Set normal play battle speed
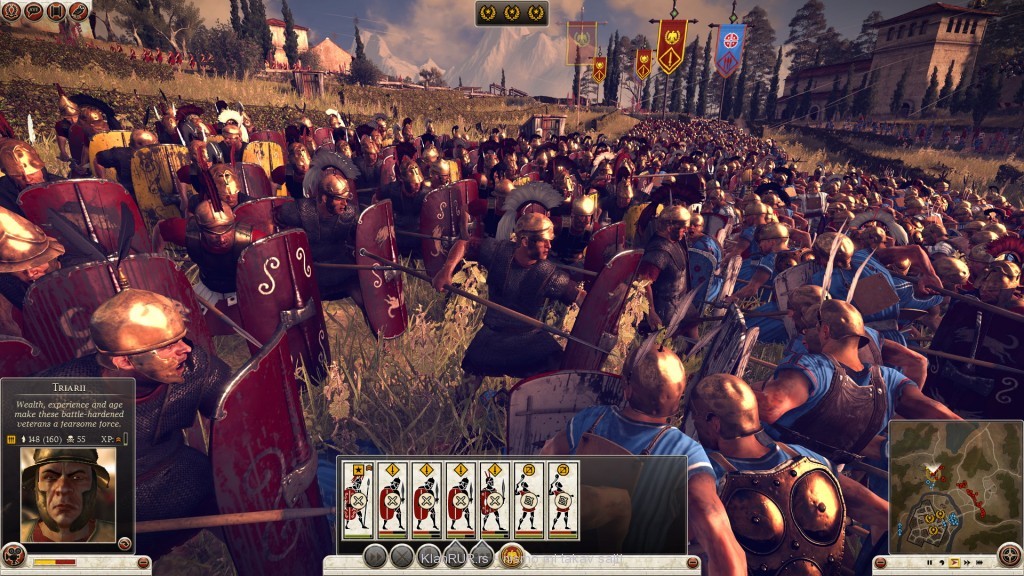 point(953,563)
